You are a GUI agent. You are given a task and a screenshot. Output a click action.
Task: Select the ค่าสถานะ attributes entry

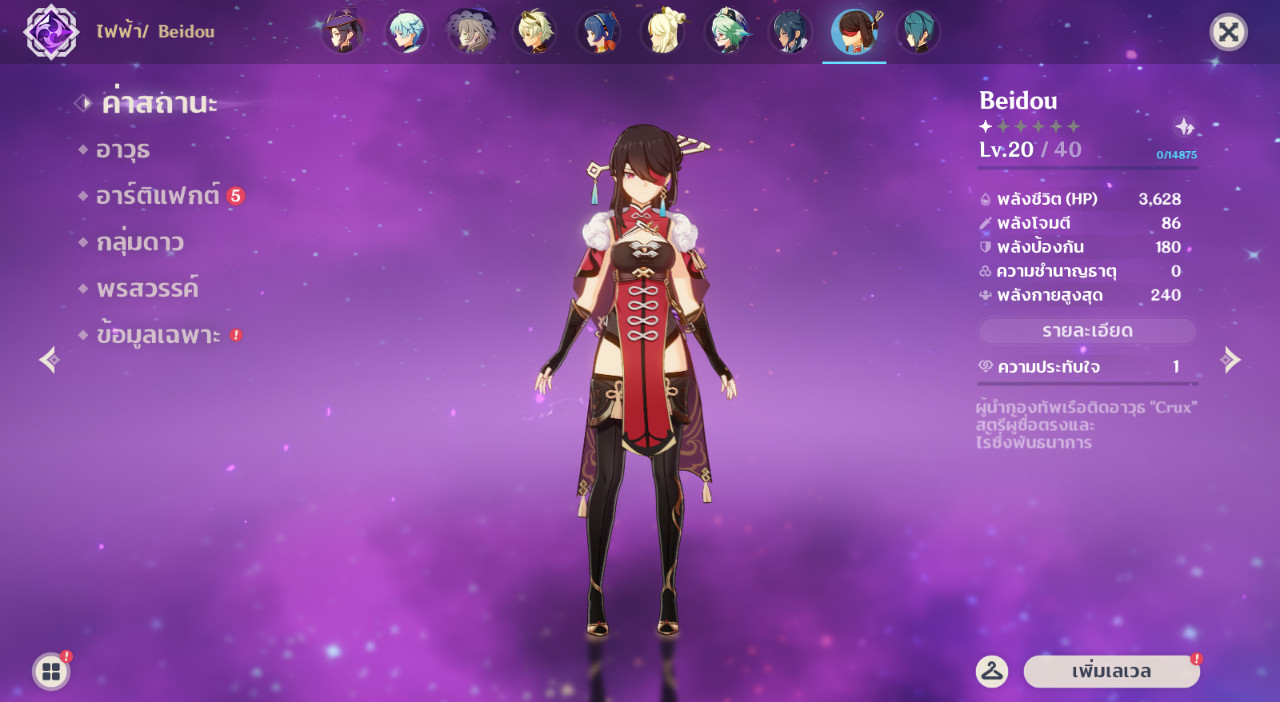[x=159, y=103]
